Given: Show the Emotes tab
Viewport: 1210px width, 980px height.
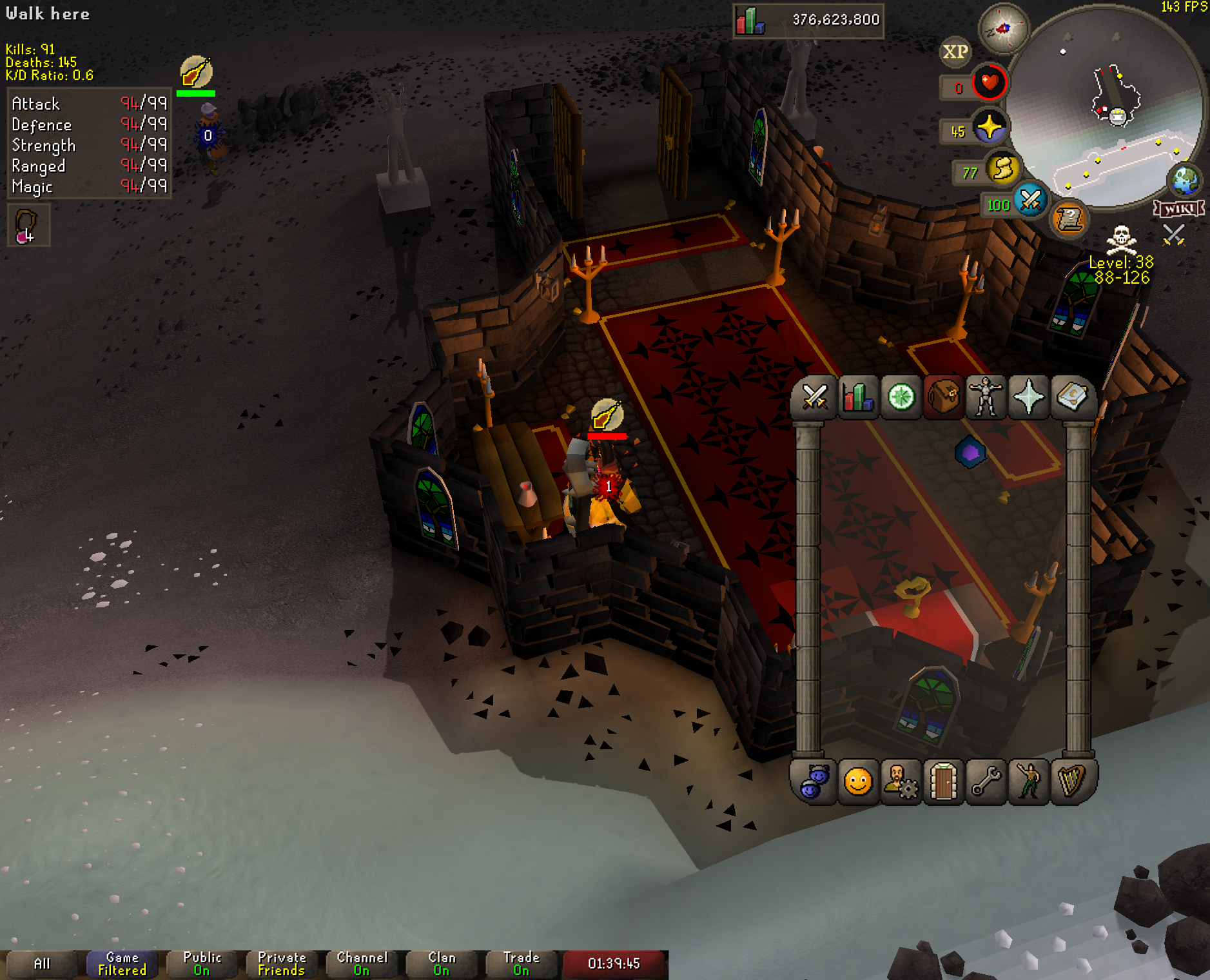Looking at the screenshot, I should 1028,782.
